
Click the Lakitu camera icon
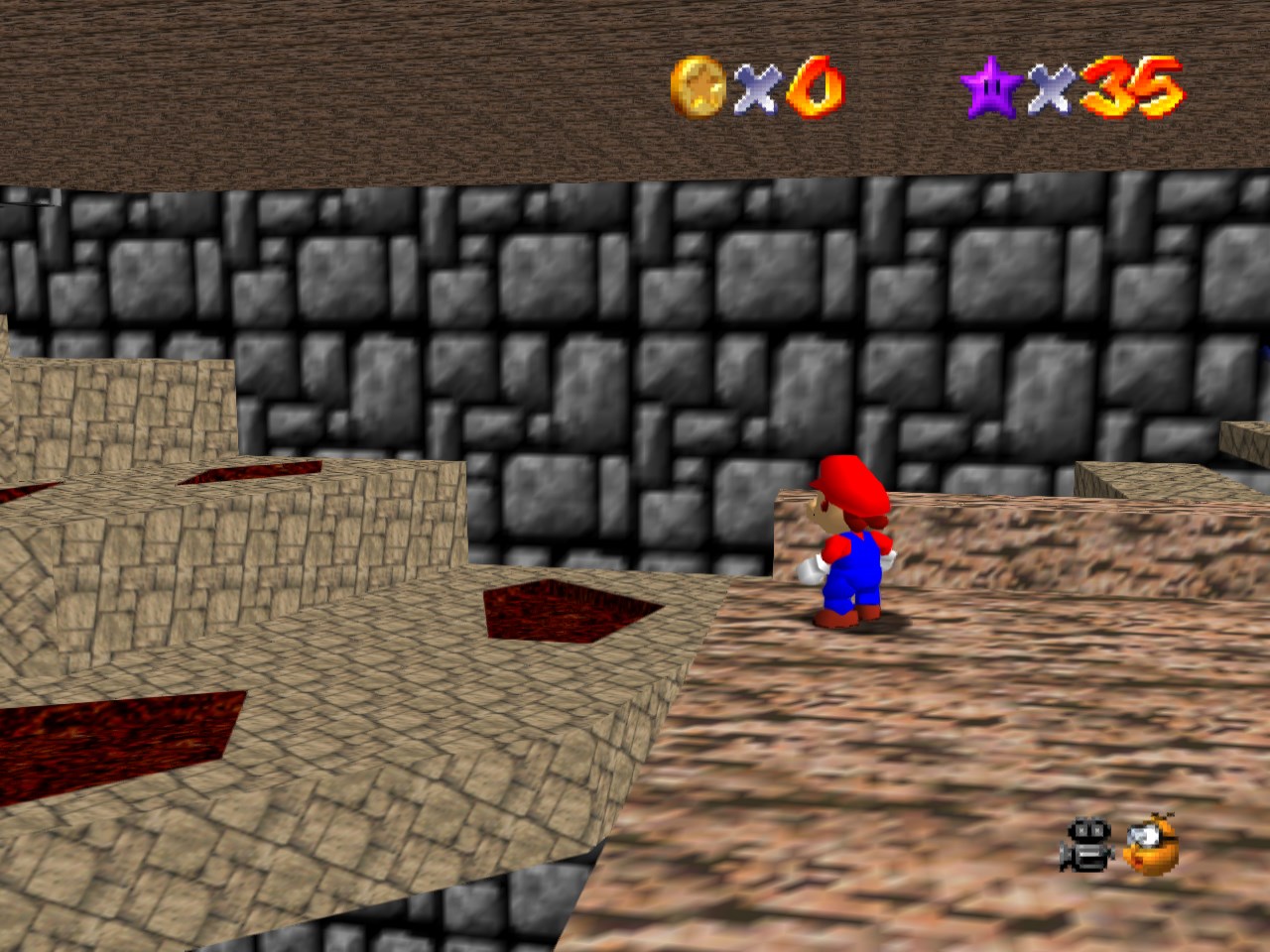[1149, 848]
